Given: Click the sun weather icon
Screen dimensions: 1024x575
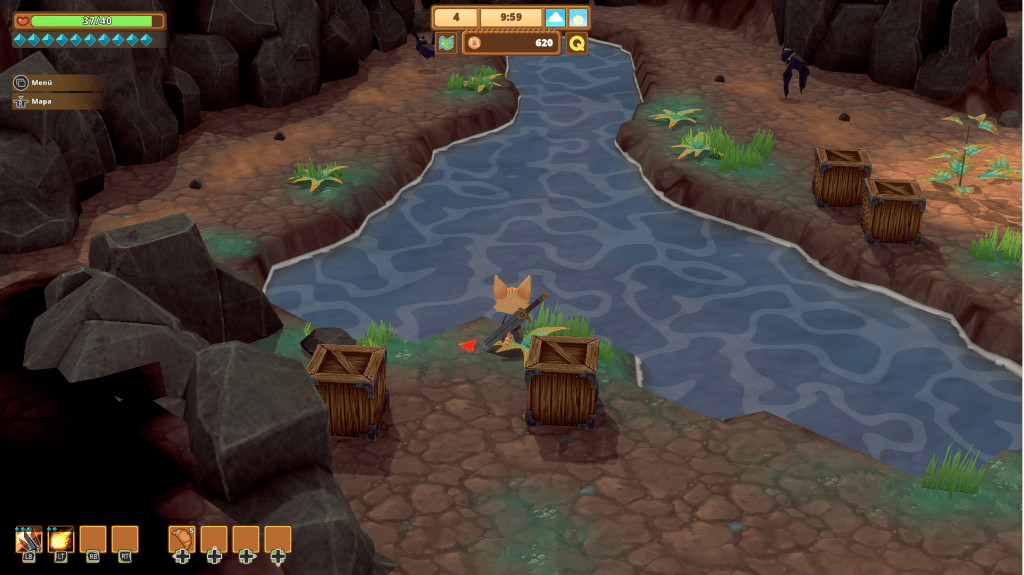Looking at the screenshot, I should (x=578, y=18).
